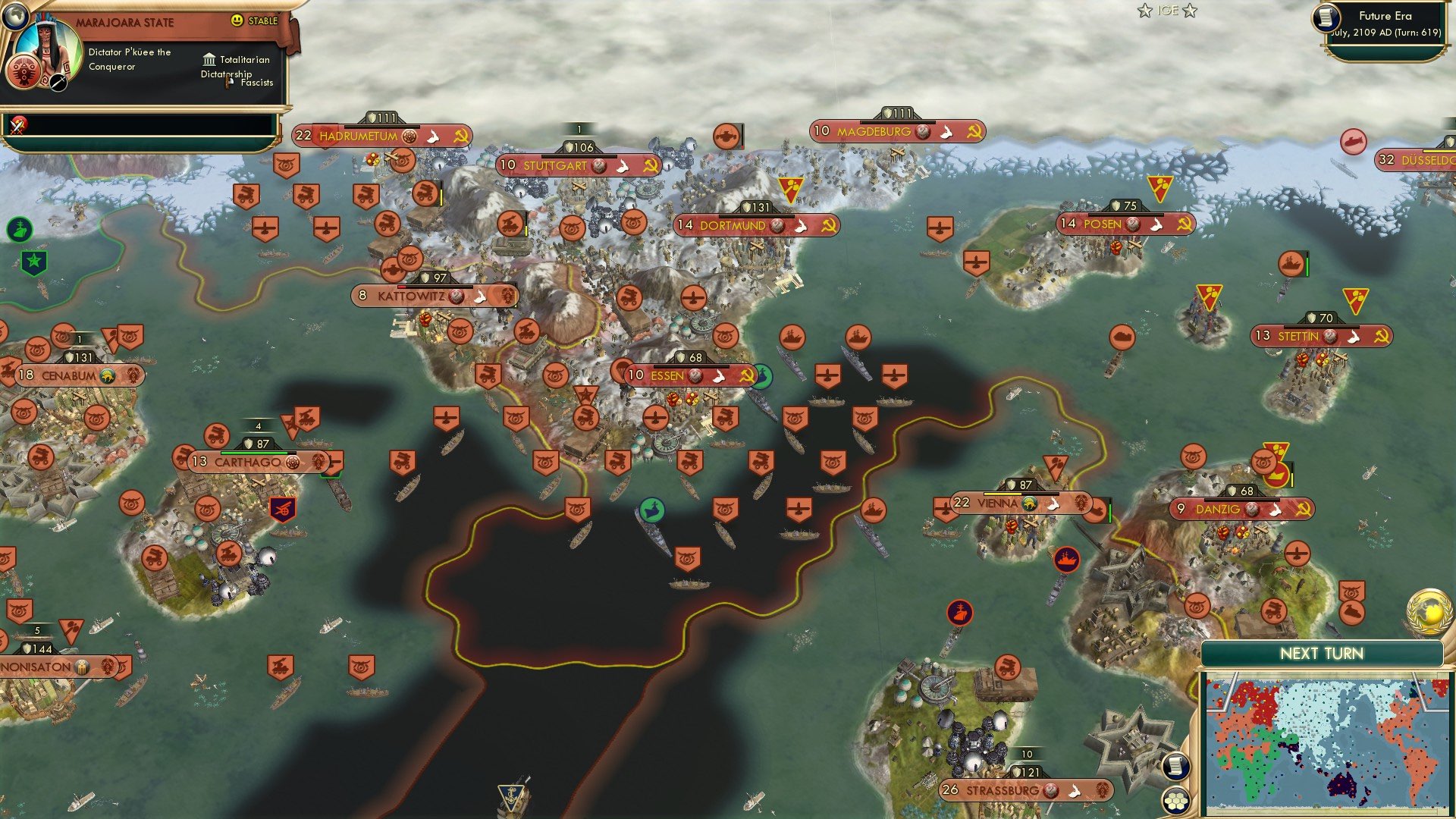Click the minimap to move the camera

point(1327,736)
